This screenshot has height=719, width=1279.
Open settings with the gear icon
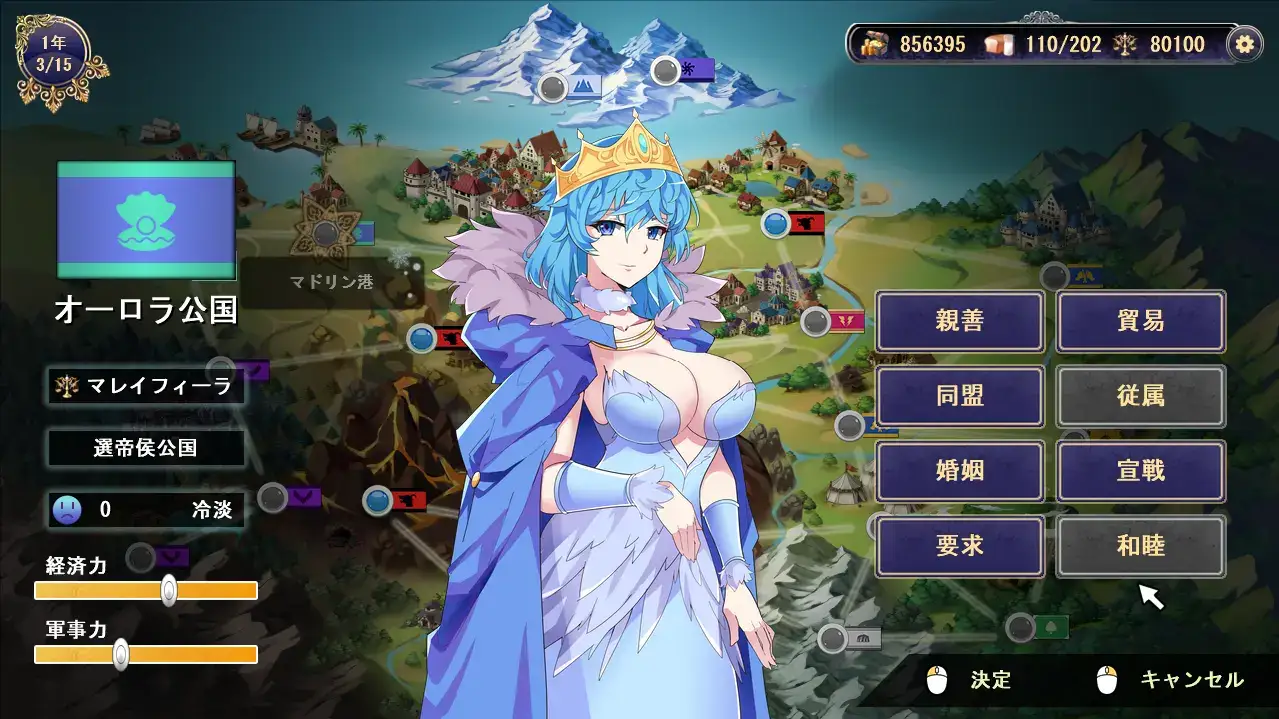tap(1244, 44)
